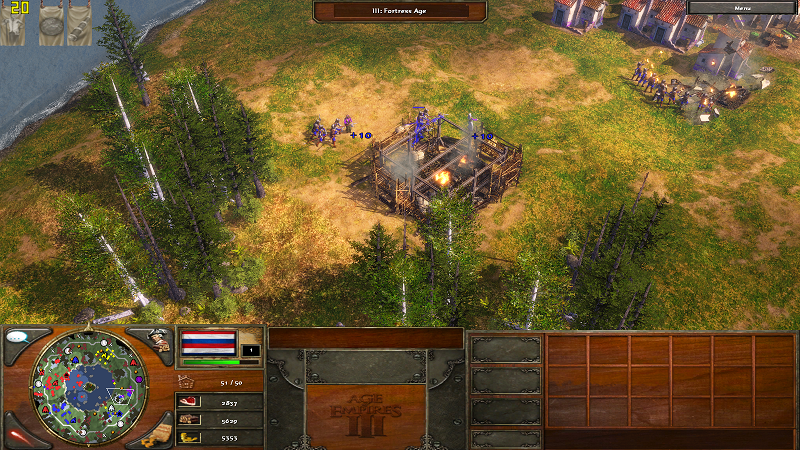Open the Menu button

pyautogui.click(x=742, y=6)
